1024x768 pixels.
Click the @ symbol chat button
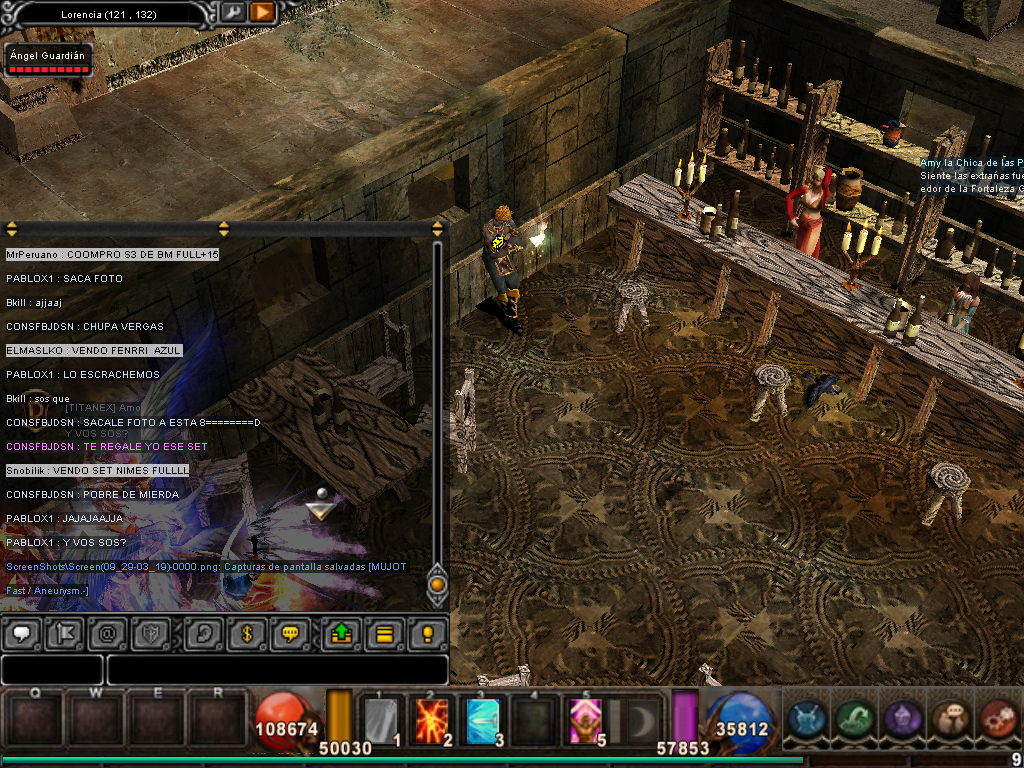click(x=107, y=633)
